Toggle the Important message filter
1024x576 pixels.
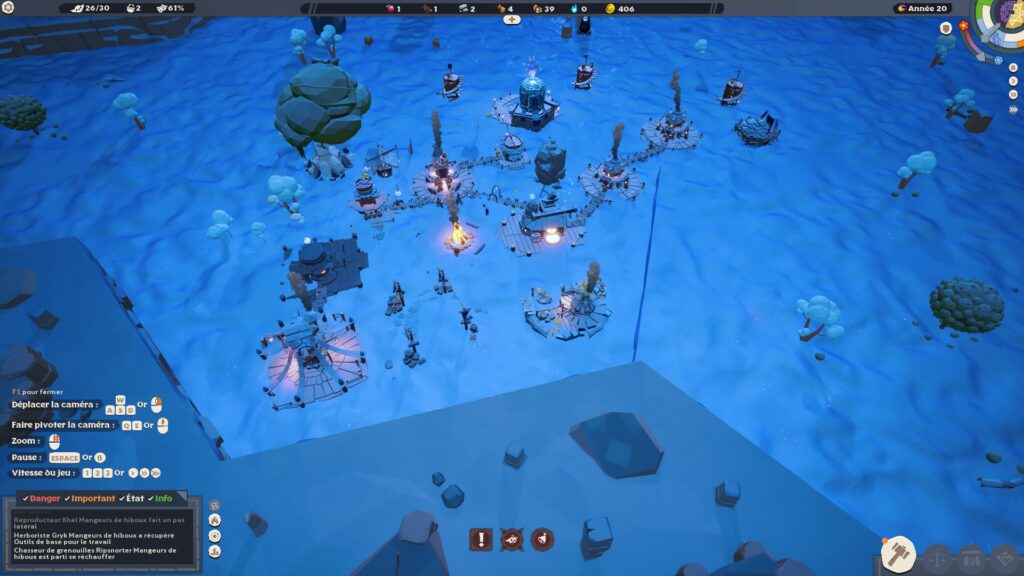88,498
